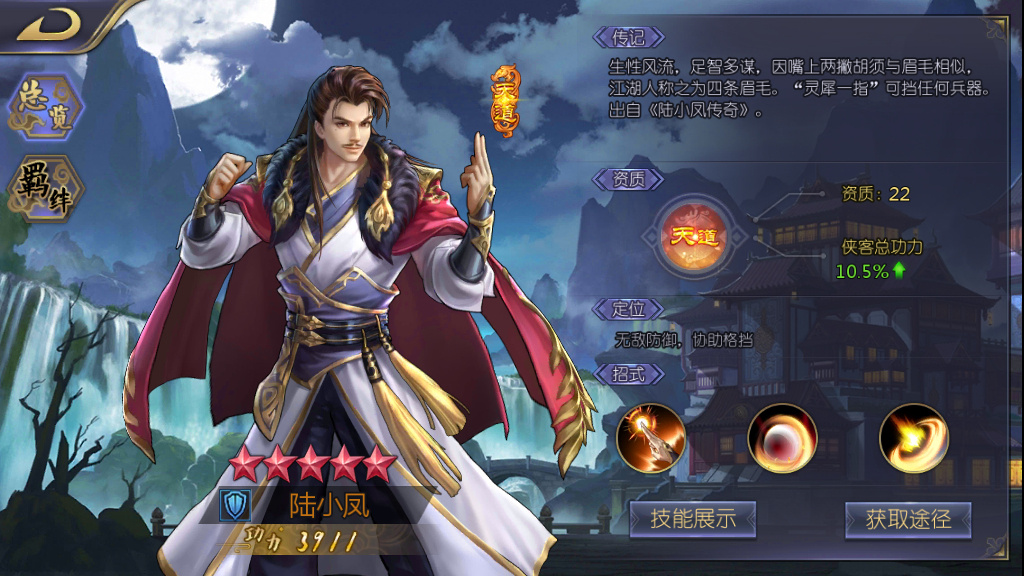Select the flaming finger strike skill icon

(651, 438)
